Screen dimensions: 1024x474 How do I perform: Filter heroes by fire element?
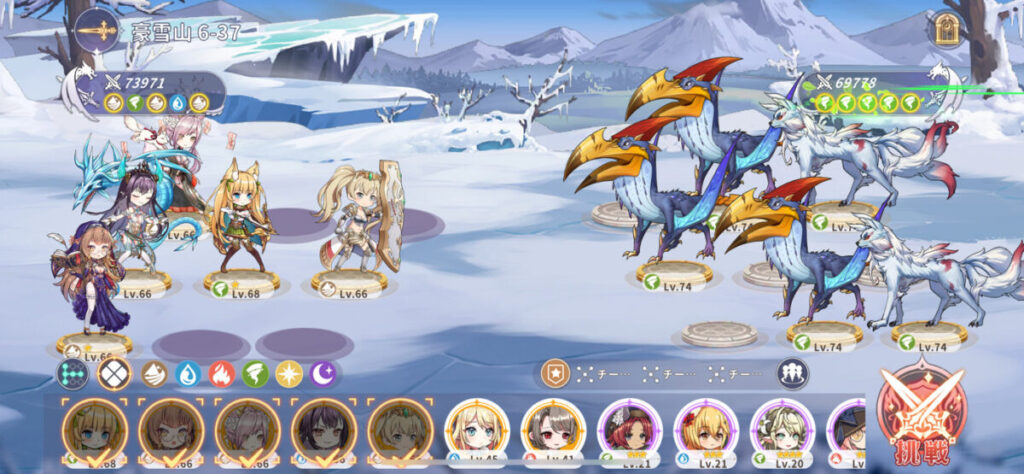click(x=222, y=374)
